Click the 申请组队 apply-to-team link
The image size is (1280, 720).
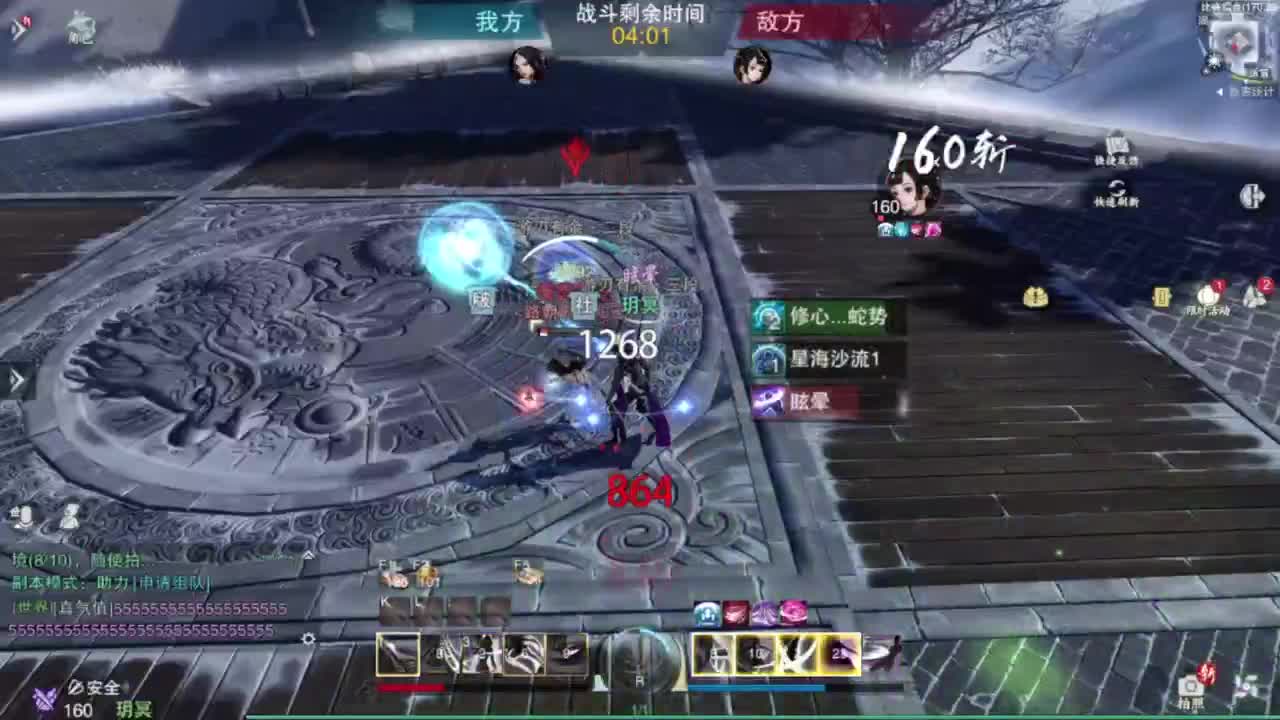174,583
